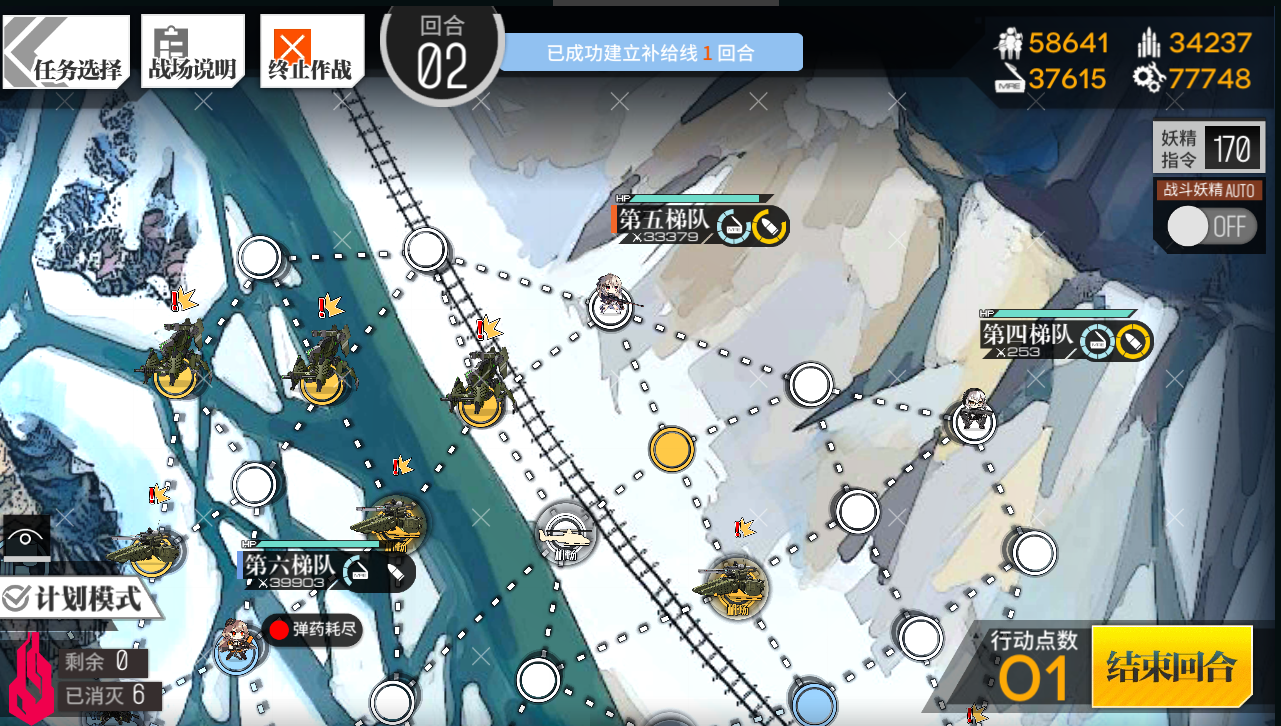Open the 战场说明 battlefield briefing
The image size is (1281, 726).
192,53
